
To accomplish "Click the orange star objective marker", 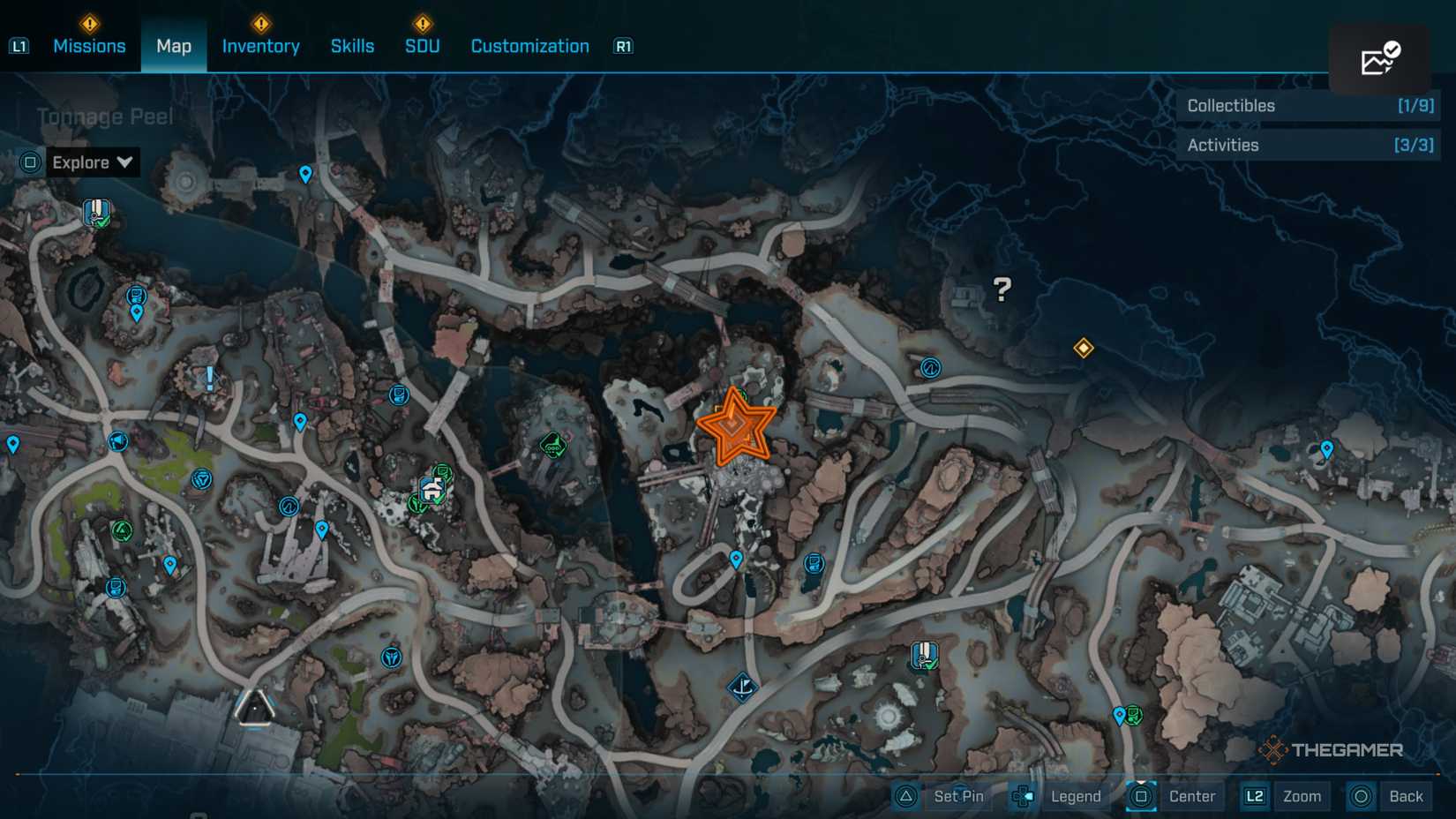I will pyautogui.click(x=735, y=428).
